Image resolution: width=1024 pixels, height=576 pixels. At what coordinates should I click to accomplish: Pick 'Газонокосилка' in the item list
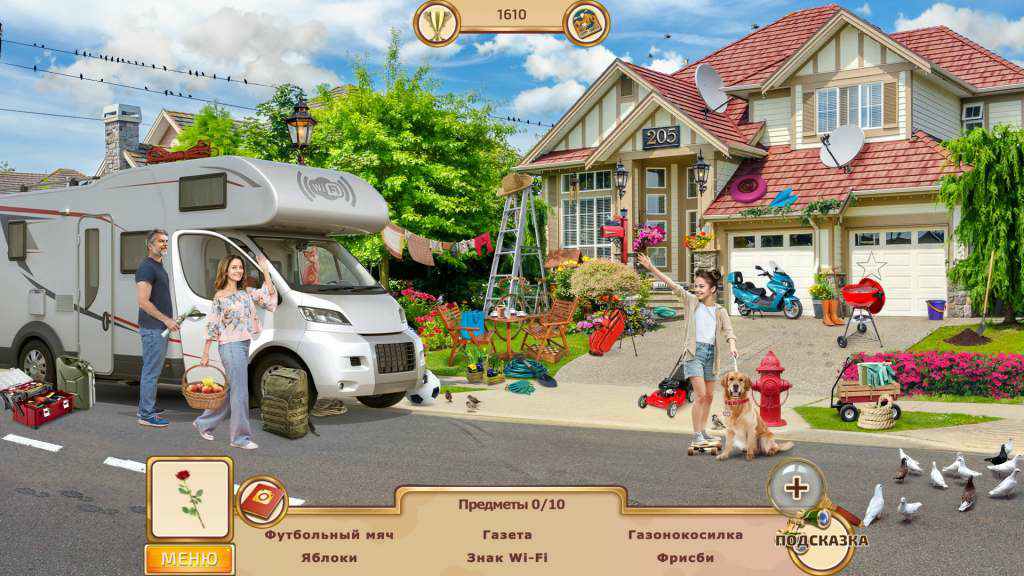point(685,535)
